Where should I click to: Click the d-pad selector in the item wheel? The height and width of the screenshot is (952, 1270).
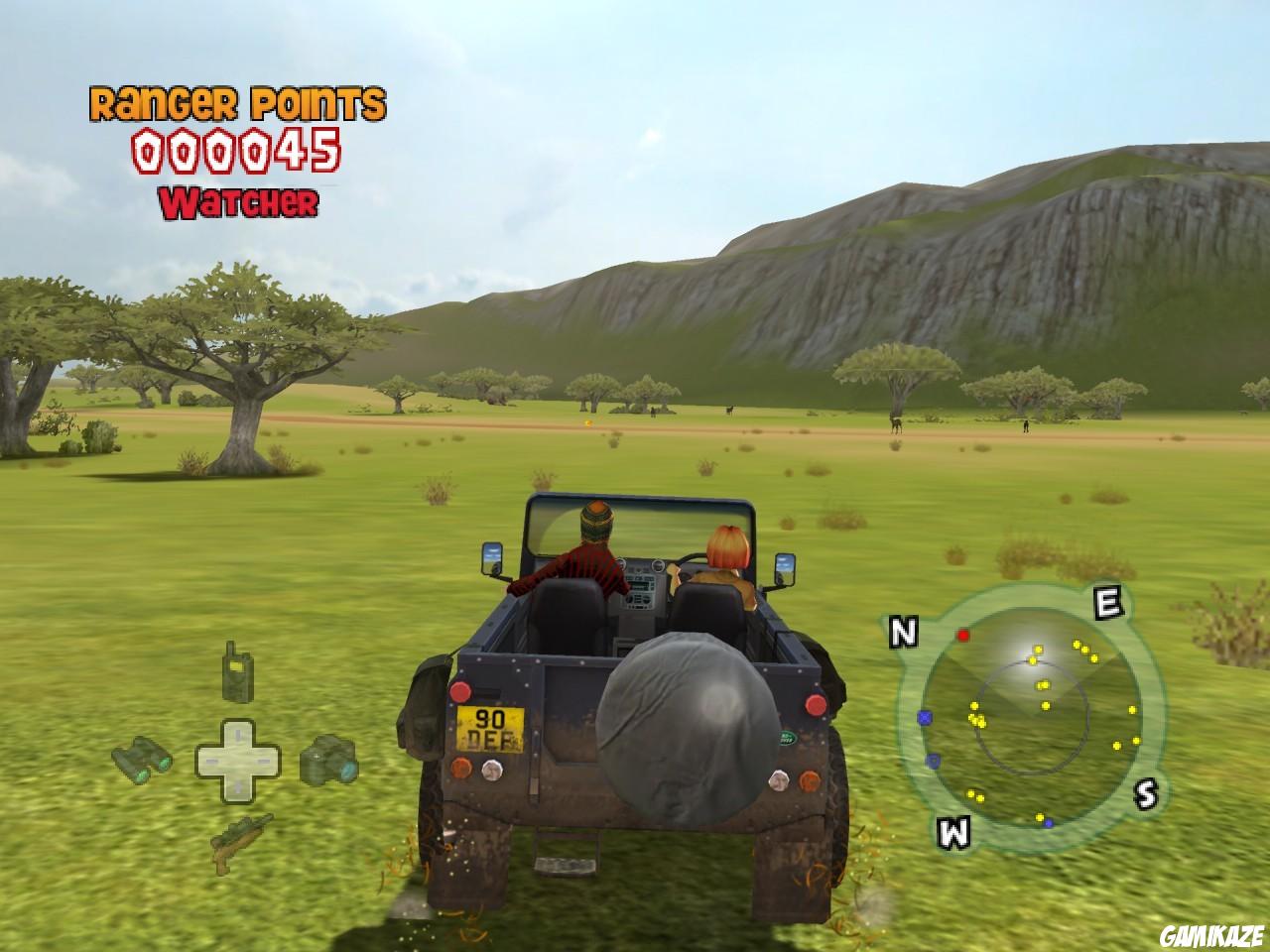tap(235, 760)
